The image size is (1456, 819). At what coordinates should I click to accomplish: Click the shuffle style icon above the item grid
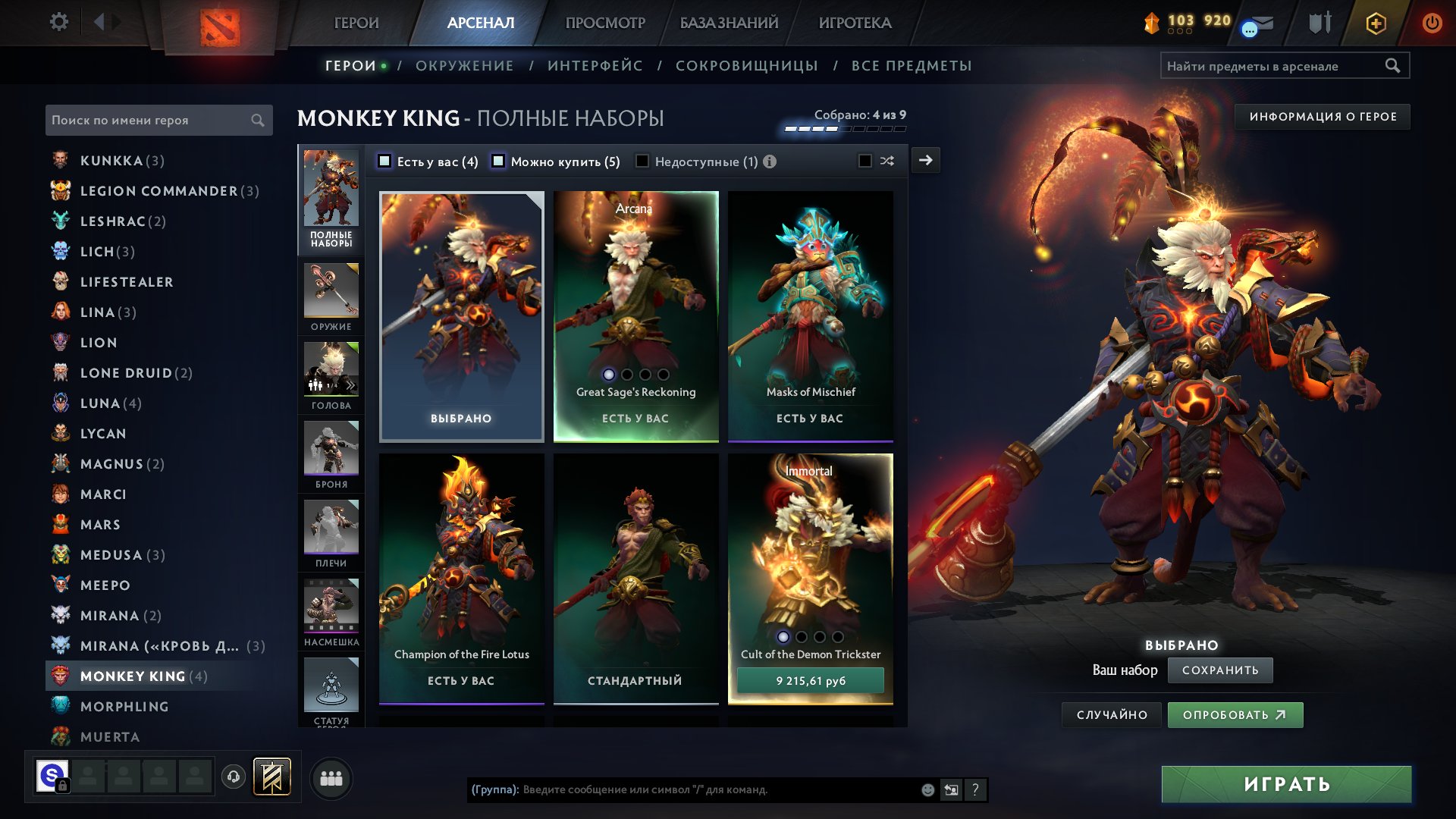tap(887, 161)
